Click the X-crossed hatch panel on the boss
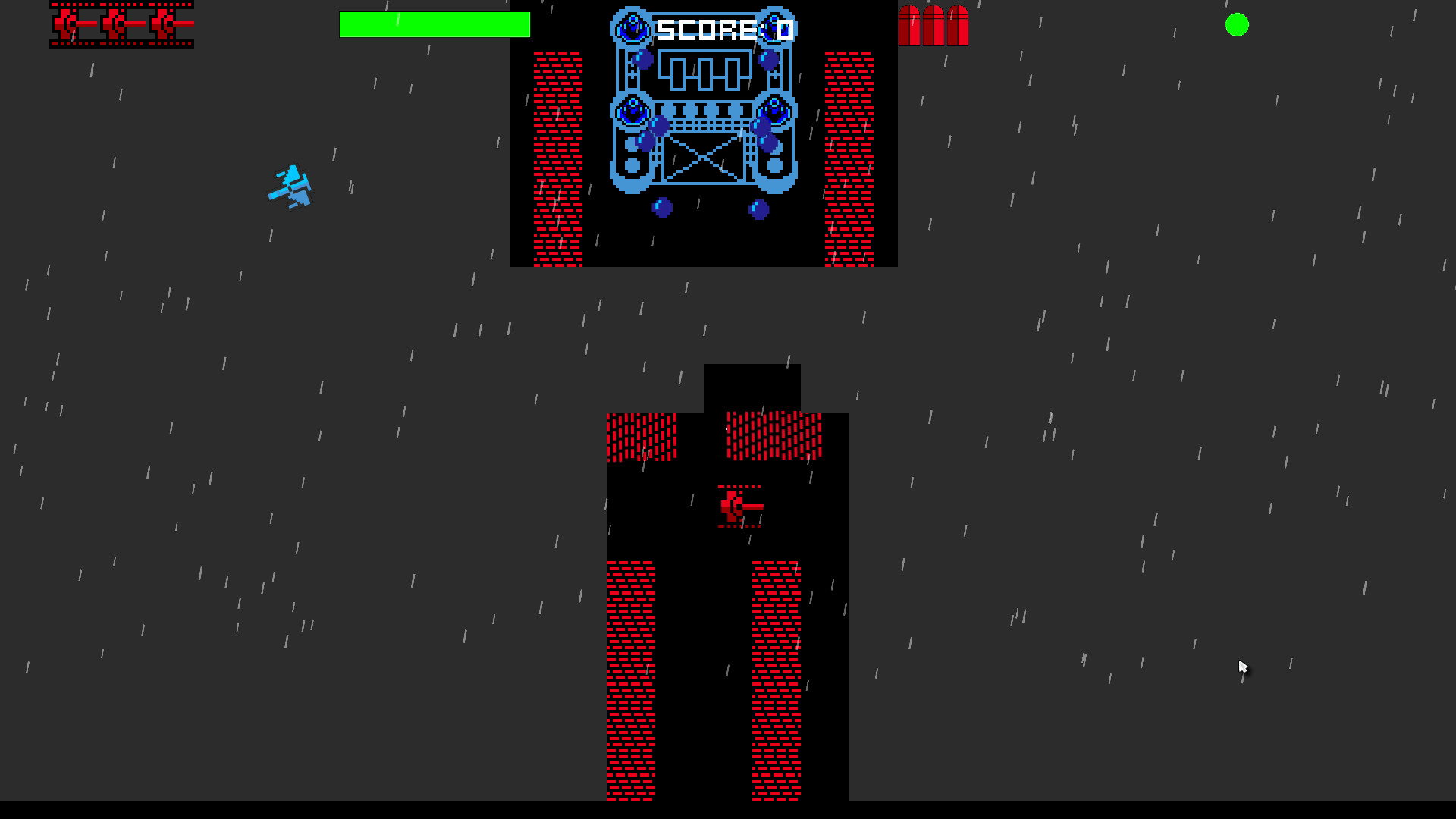The image size is (1456, 819). click(x=703, y=159)
